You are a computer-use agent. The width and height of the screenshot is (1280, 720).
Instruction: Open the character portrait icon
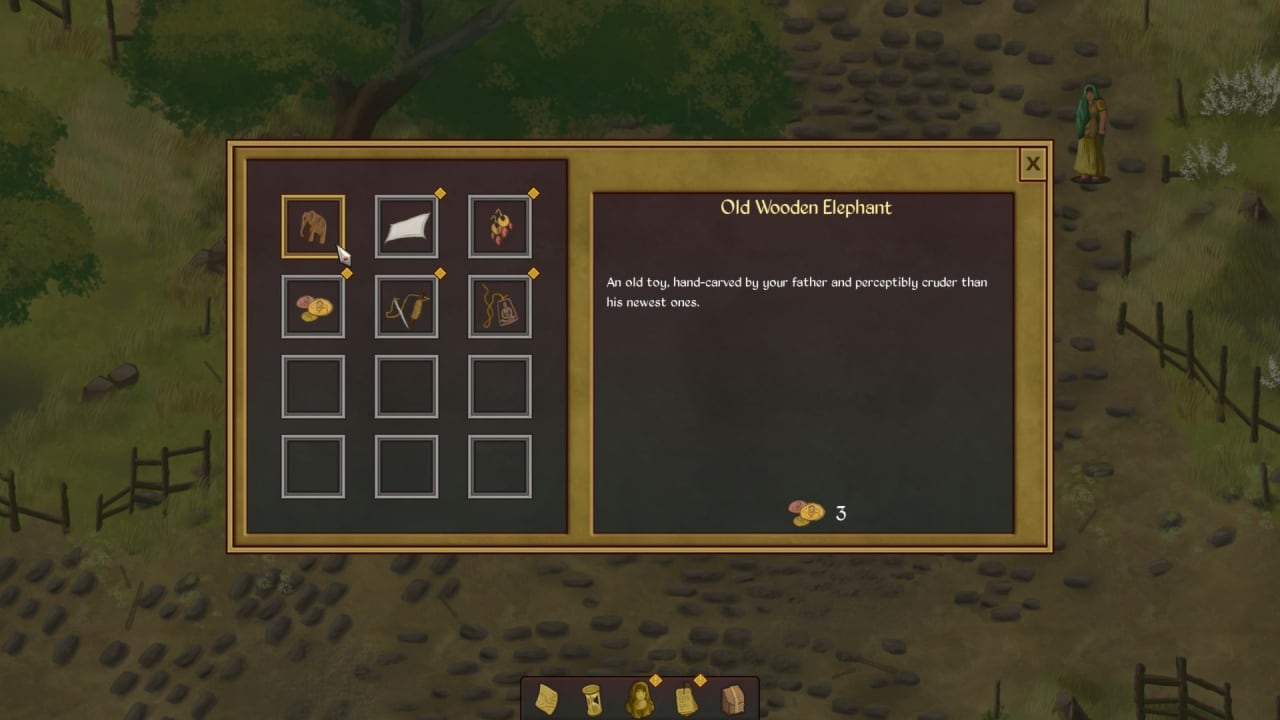(639, 699)
